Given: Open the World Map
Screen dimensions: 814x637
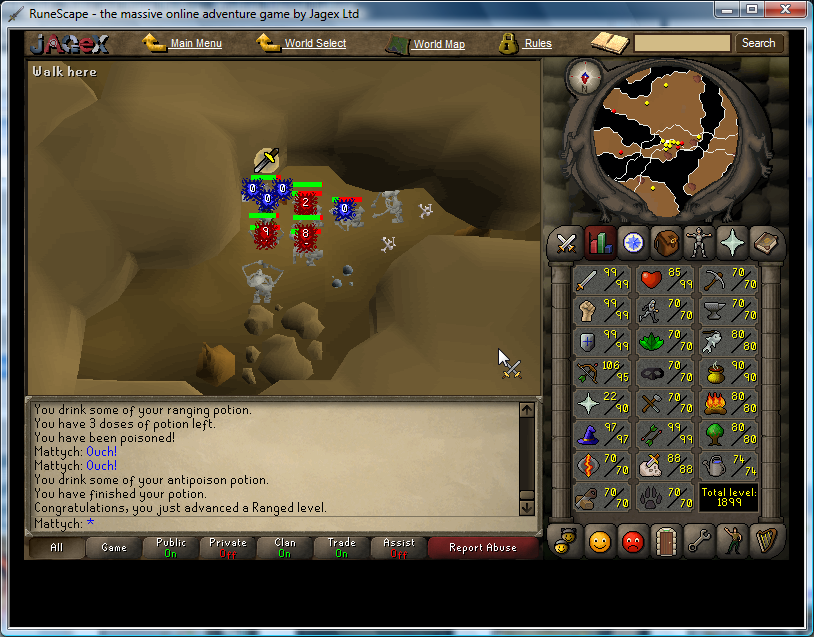Looking at the screenshot, I should click(x=438, y=44).
